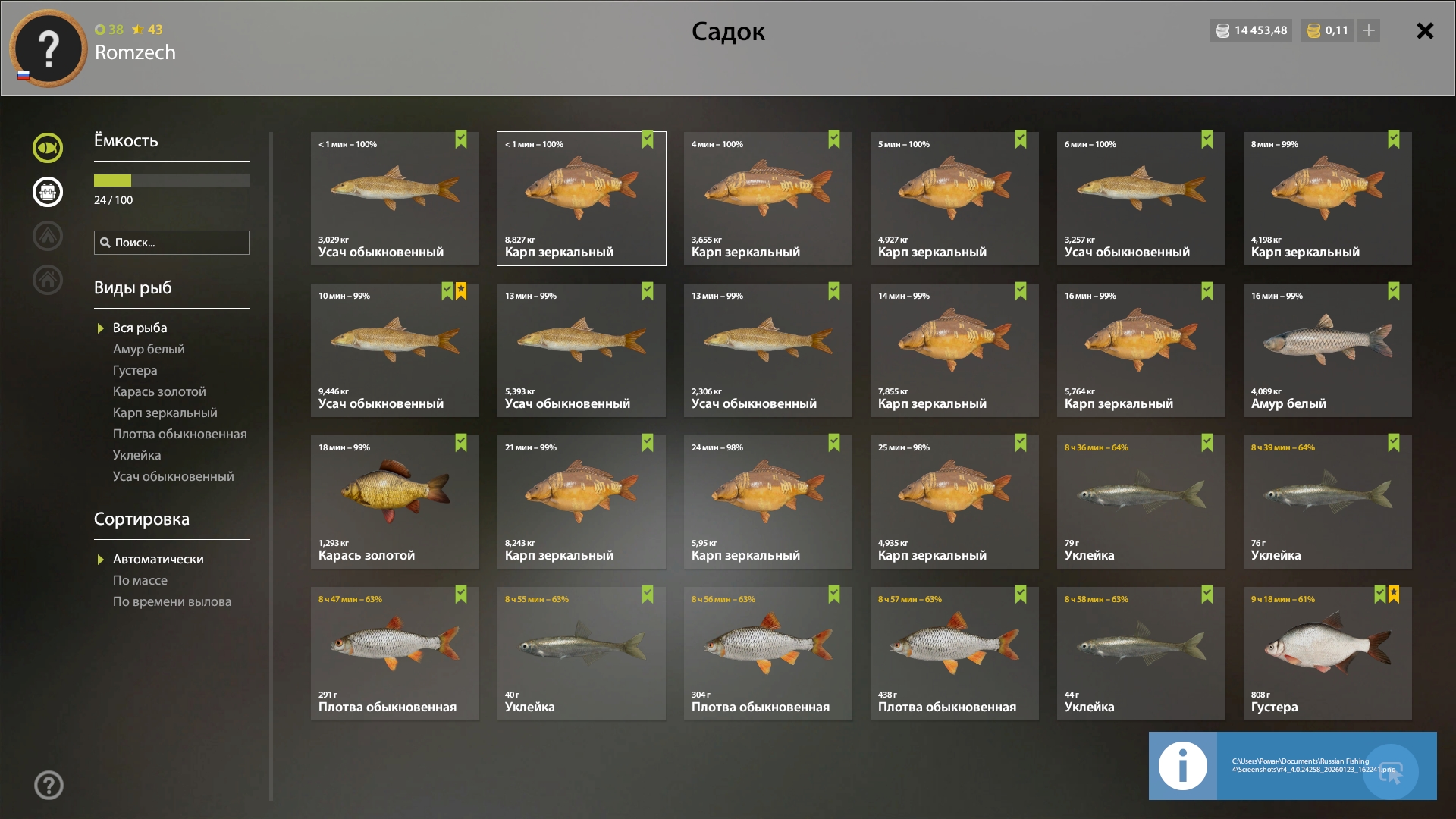The width and height of the screenshot is (1456, 819).
Task: Pick the 9,446 кг Усач обыкновенный card
Action: [394, 350]
